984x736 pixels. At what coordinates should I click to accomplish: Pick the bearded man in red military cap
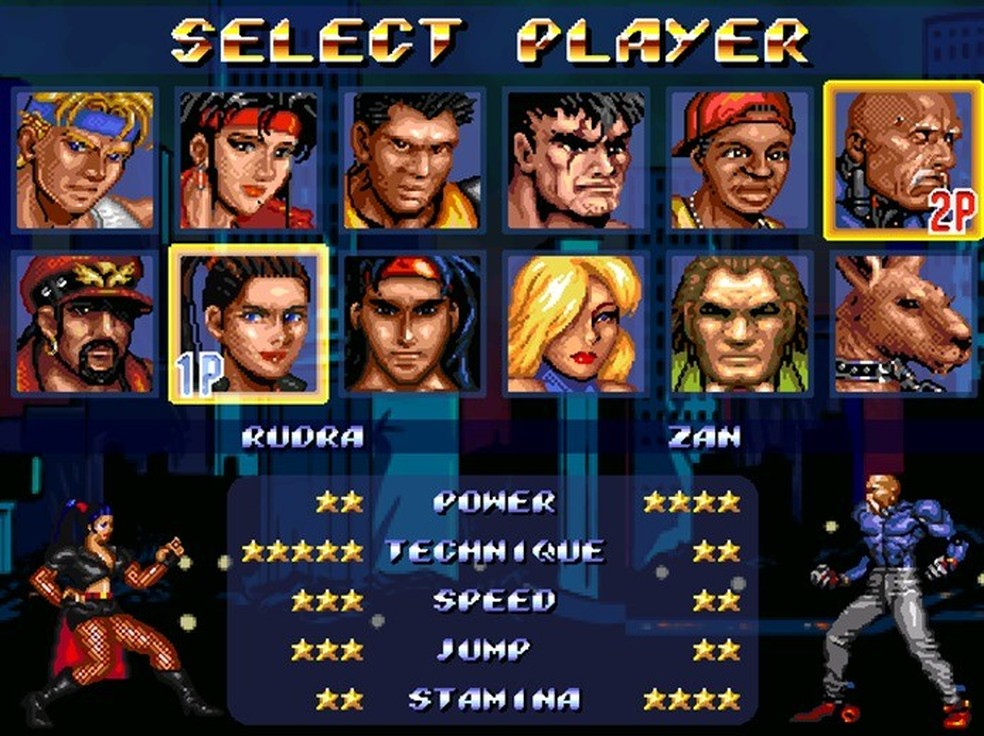coord(85,323)
